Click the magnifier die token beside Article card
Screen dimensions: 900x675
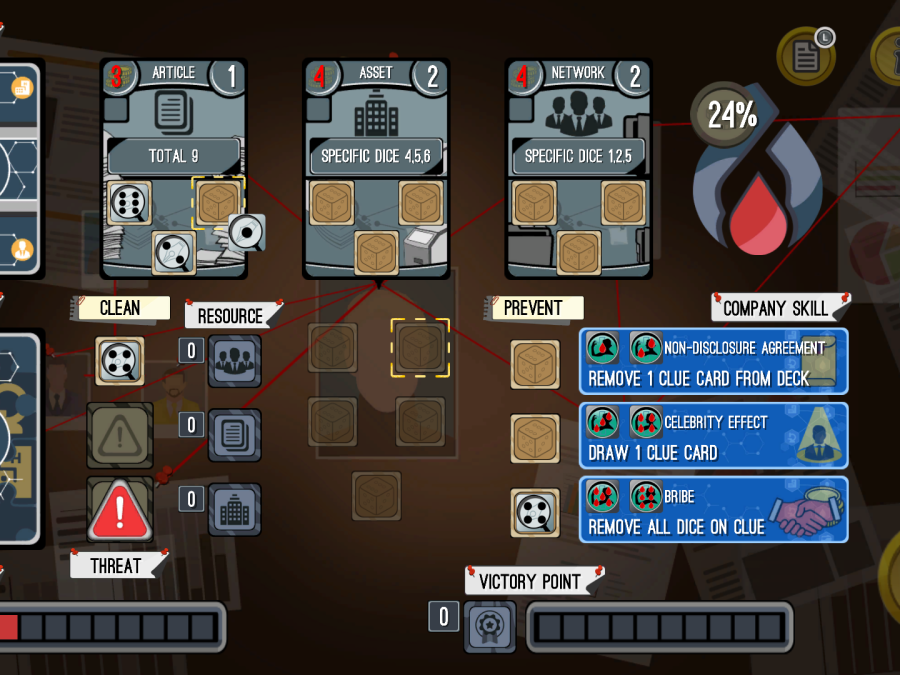click(x=246, y=232)
